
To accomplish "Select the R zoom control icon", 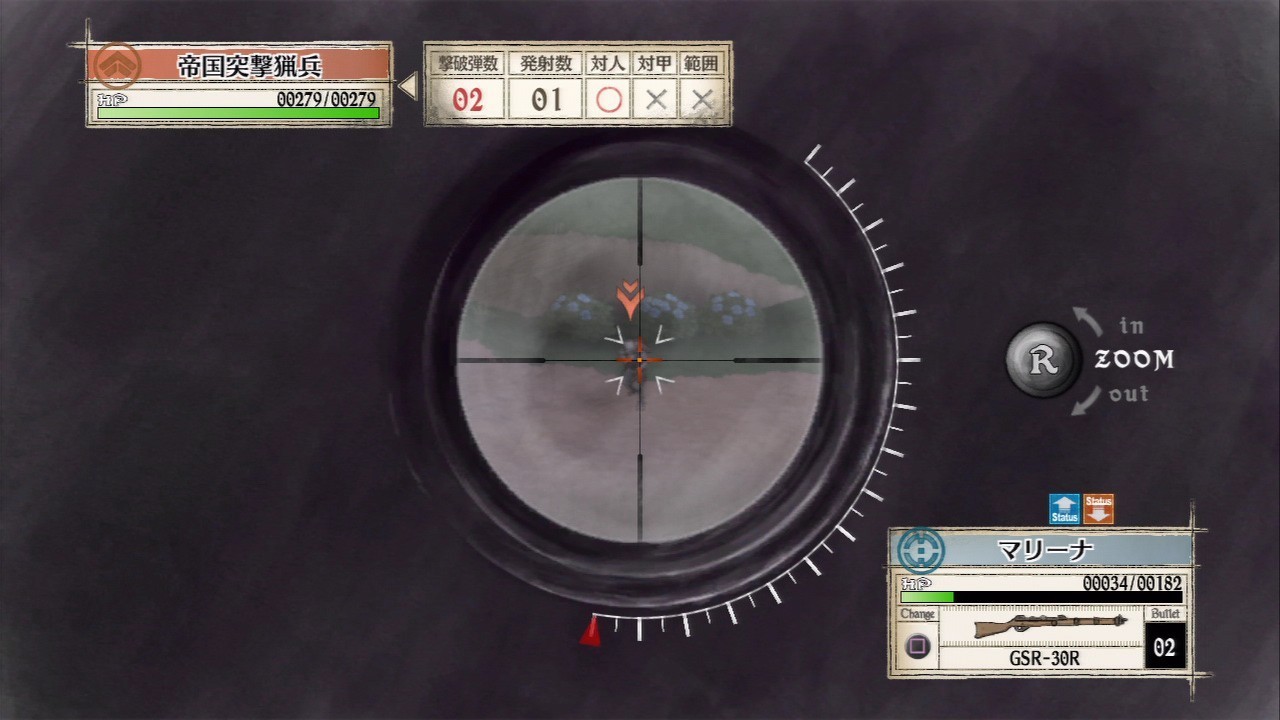I will [1042, 360].
